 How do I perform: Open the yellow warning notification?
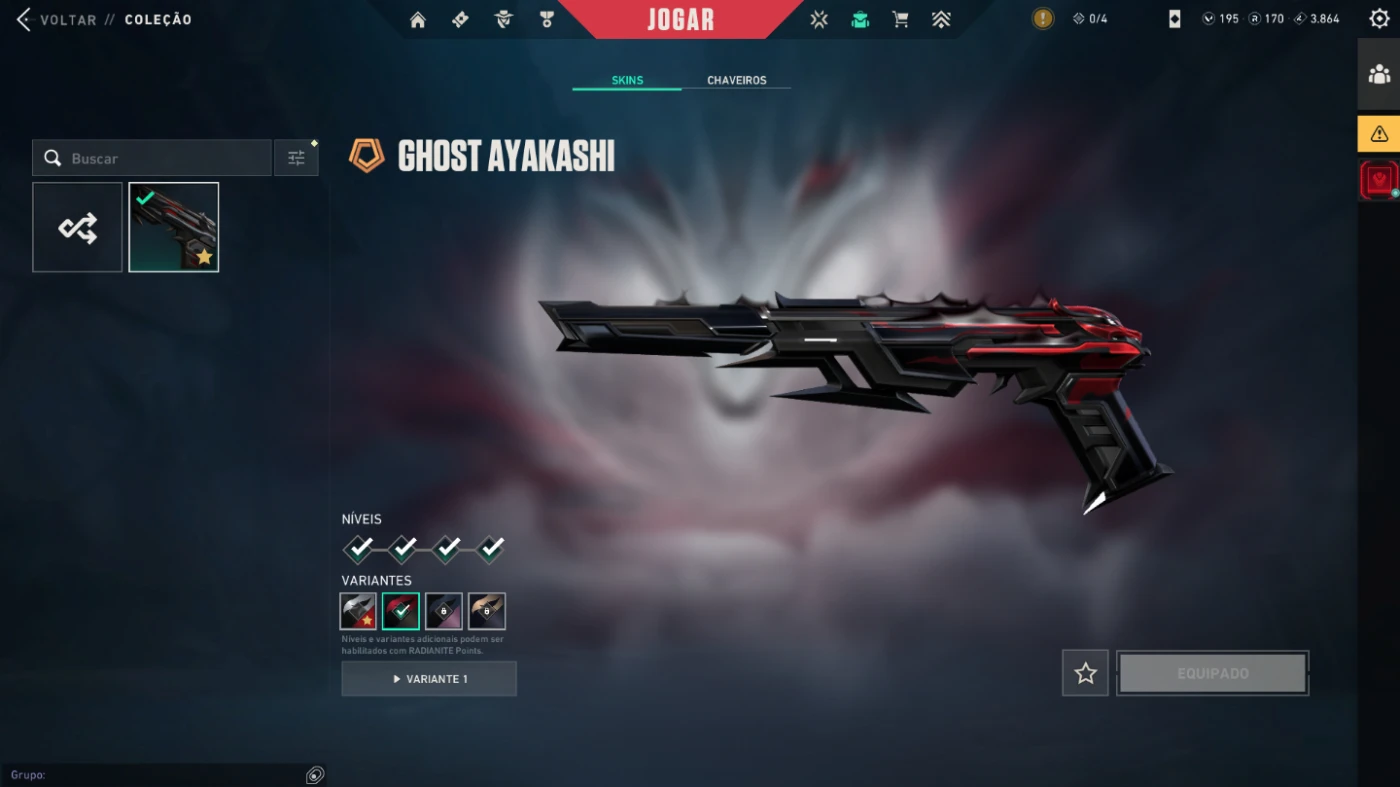point(1379,133)
